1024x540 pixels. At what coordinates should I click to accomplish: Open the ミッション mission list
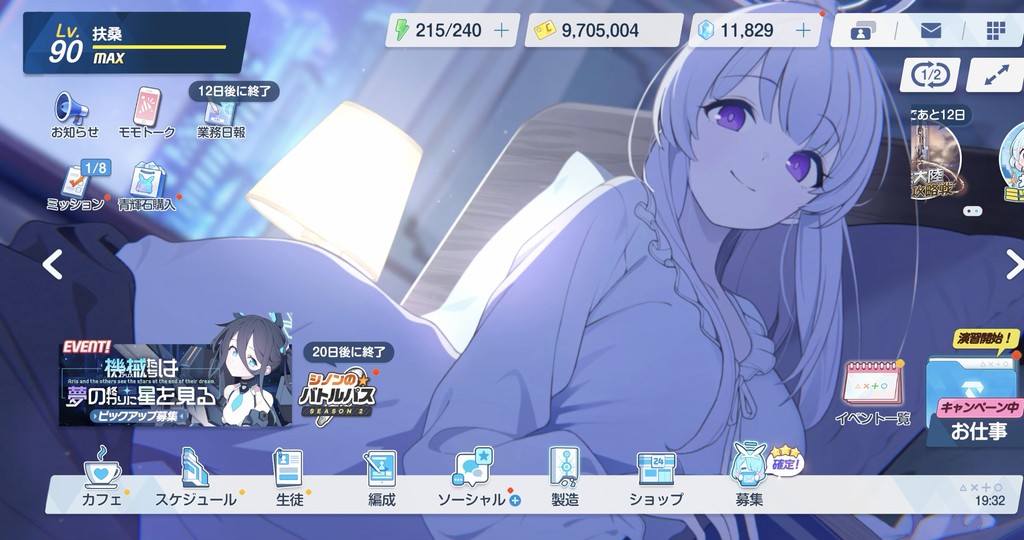coord(77,185)
